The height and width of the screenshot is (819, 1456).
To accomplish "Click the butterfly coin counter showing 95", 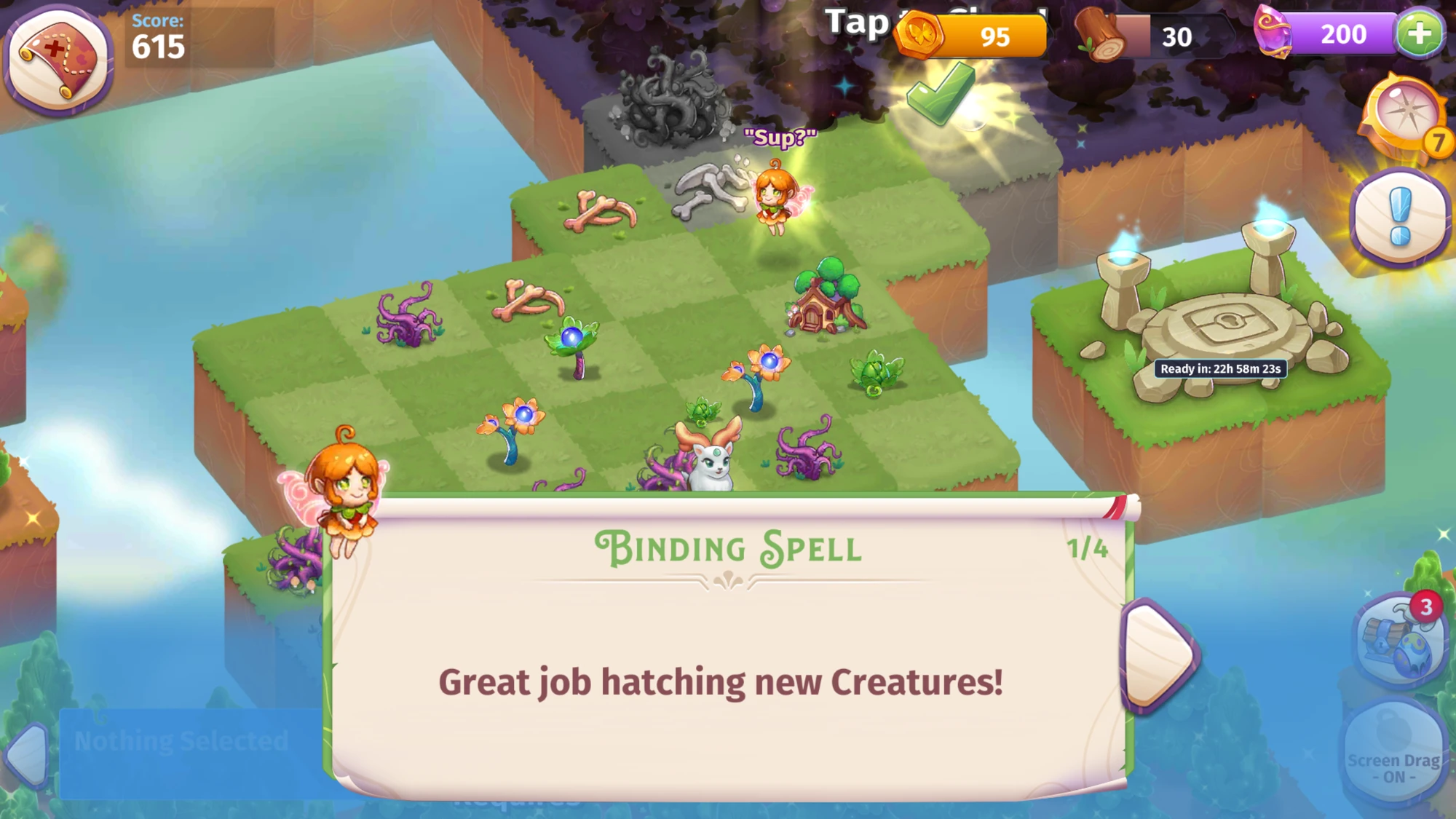I will pyautogui.click(x=990, y=35).
